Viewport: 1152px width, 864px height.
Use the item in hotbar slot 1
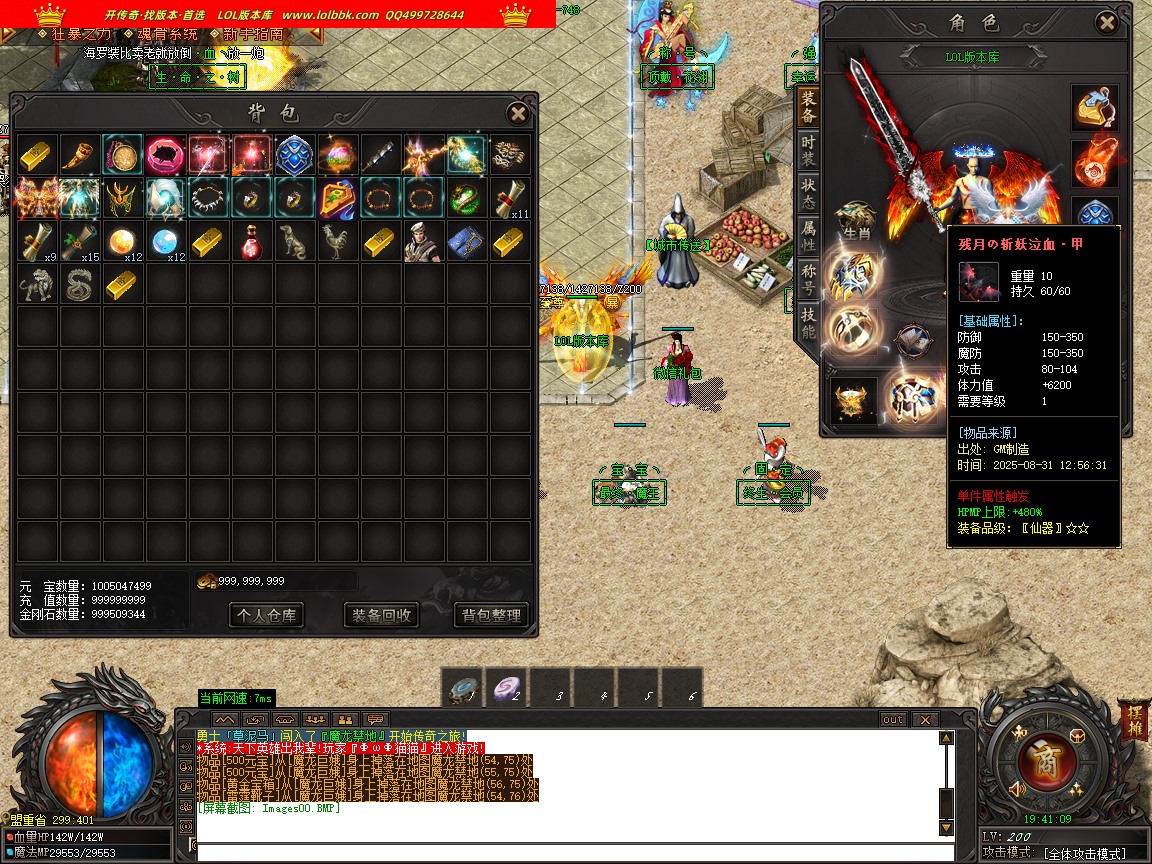point(462,689)
